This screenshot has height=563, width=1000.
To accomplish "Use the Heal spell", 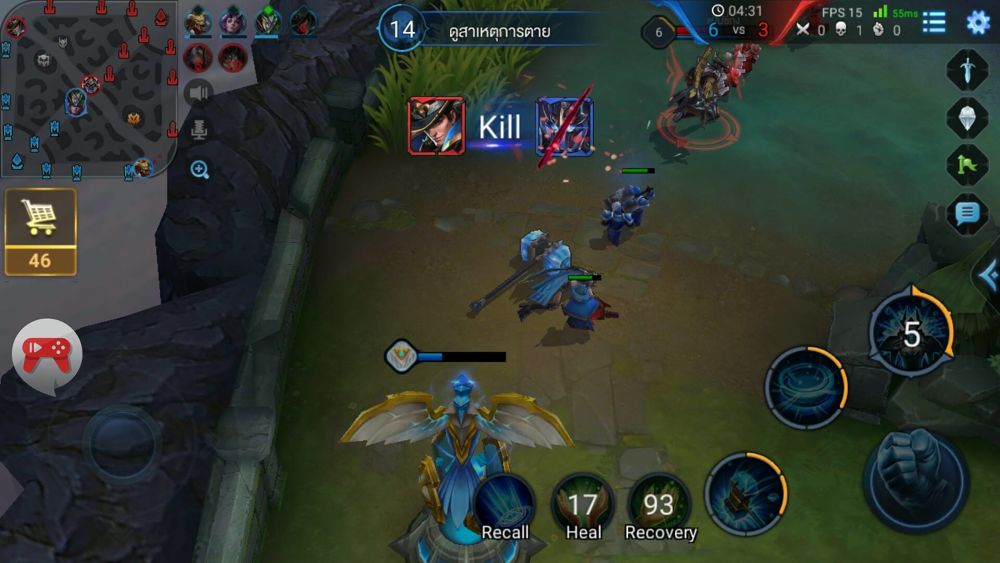I will (x=583, y=505).
